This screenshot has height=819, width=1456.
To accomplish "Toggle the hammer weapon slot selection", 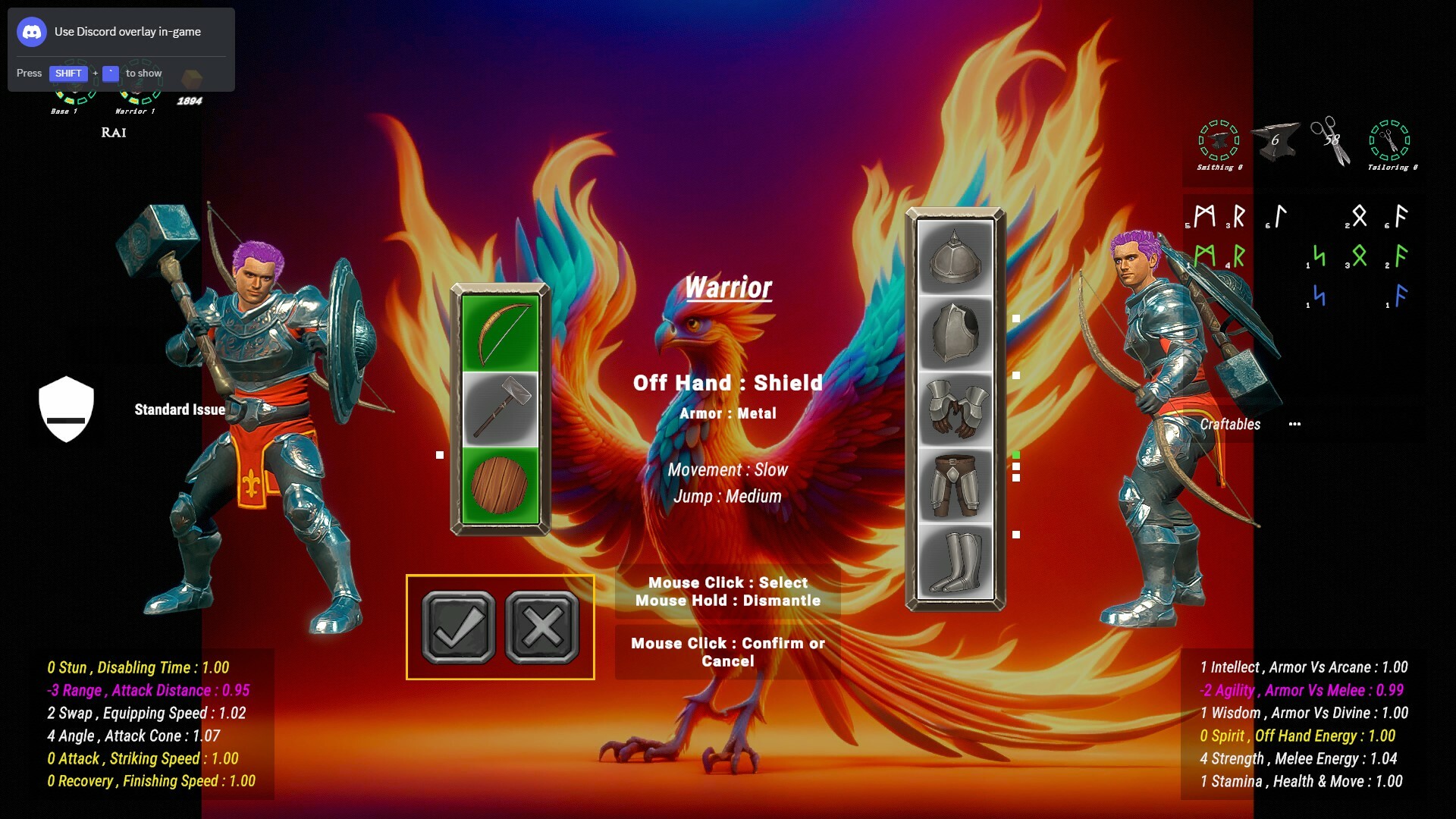I will tap(500, 407).
